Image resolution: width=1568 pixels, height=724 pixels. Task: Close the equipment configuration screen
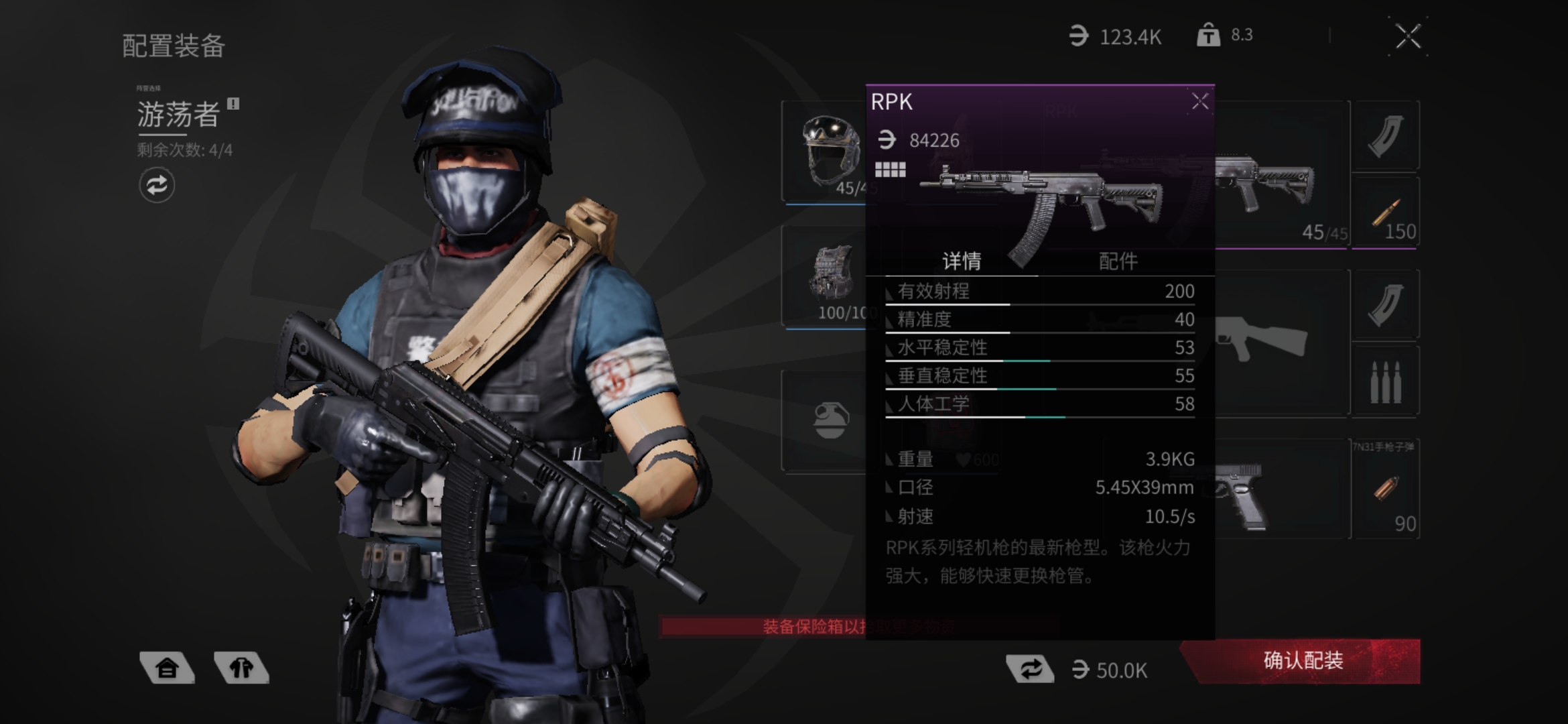point(1408,37)
